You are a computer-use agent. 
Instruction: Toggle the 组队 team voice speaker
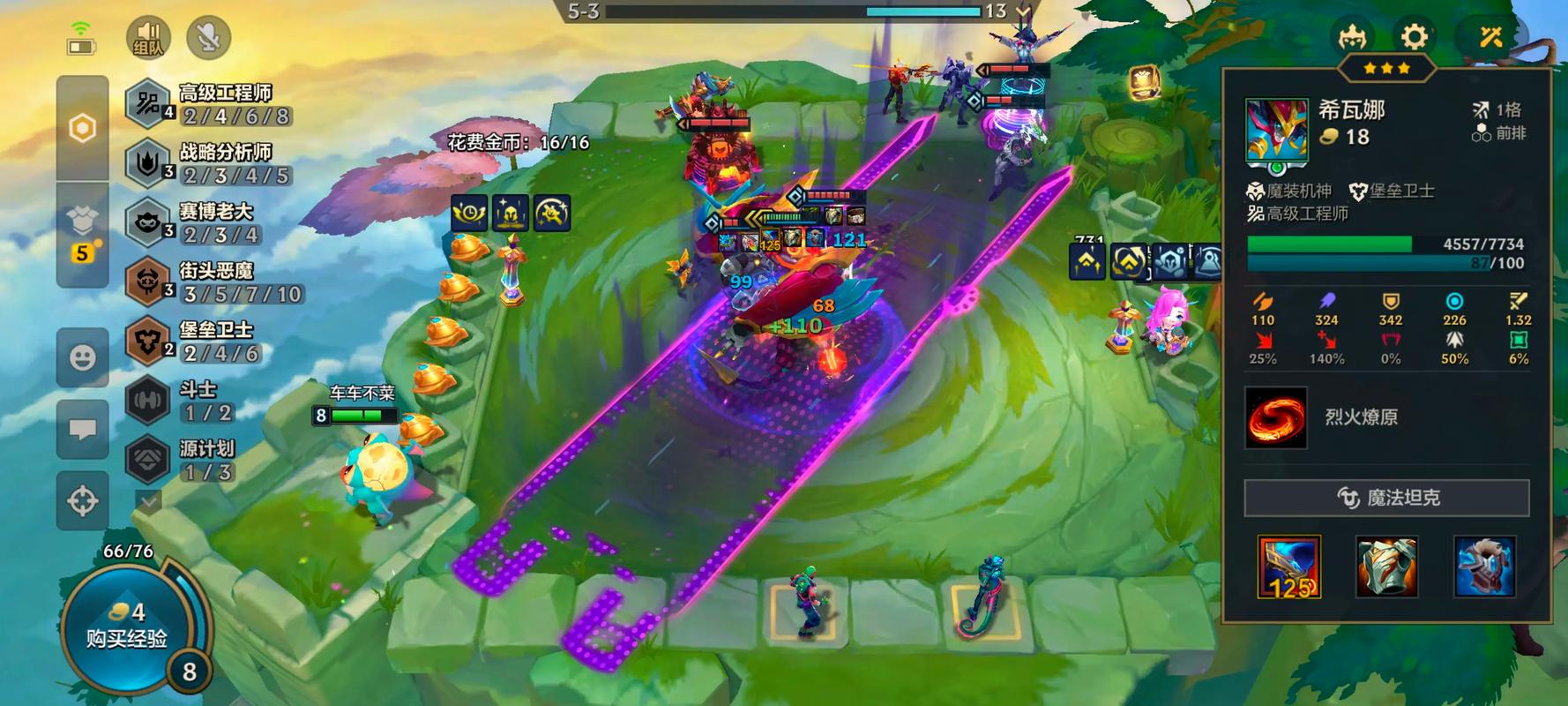tap(148, 38)
